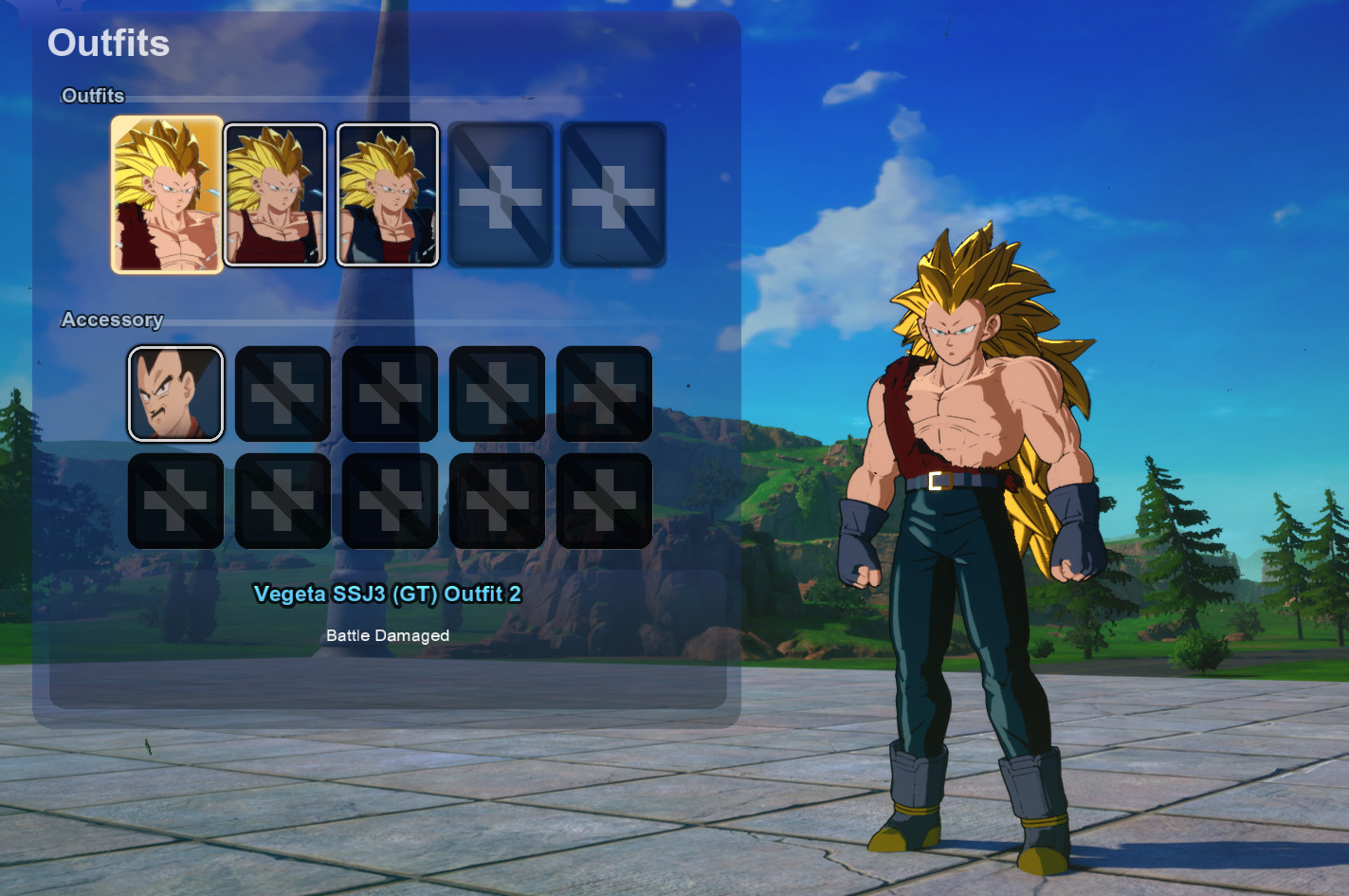This screenshot has height=896, width=1349.
Task: Click the Outfits panel title
Action: point(108,44)
